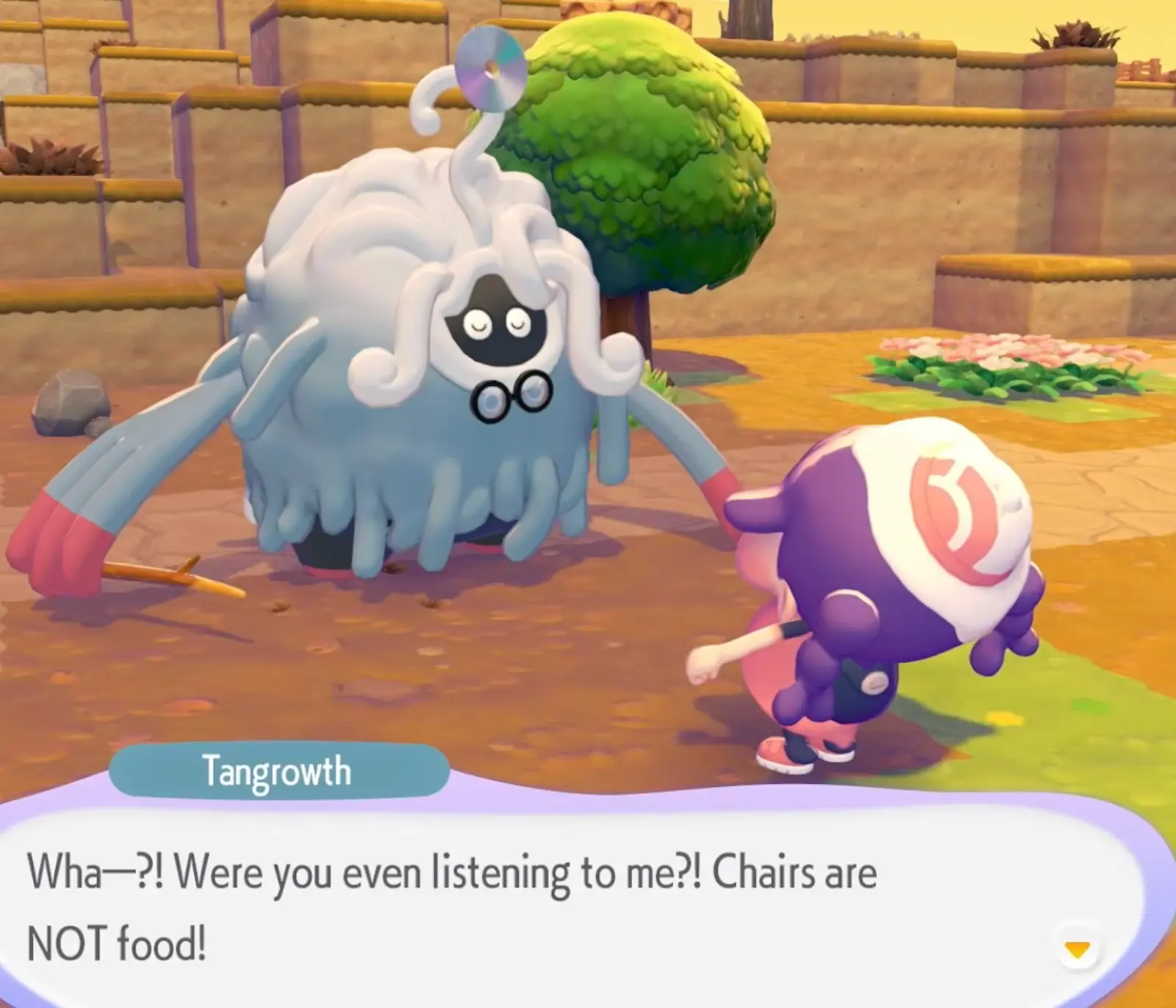Expand the Tangrowth name banner
This screenshot has height=1008, width=1176.
pyautogui.click(x=279, y=771)
